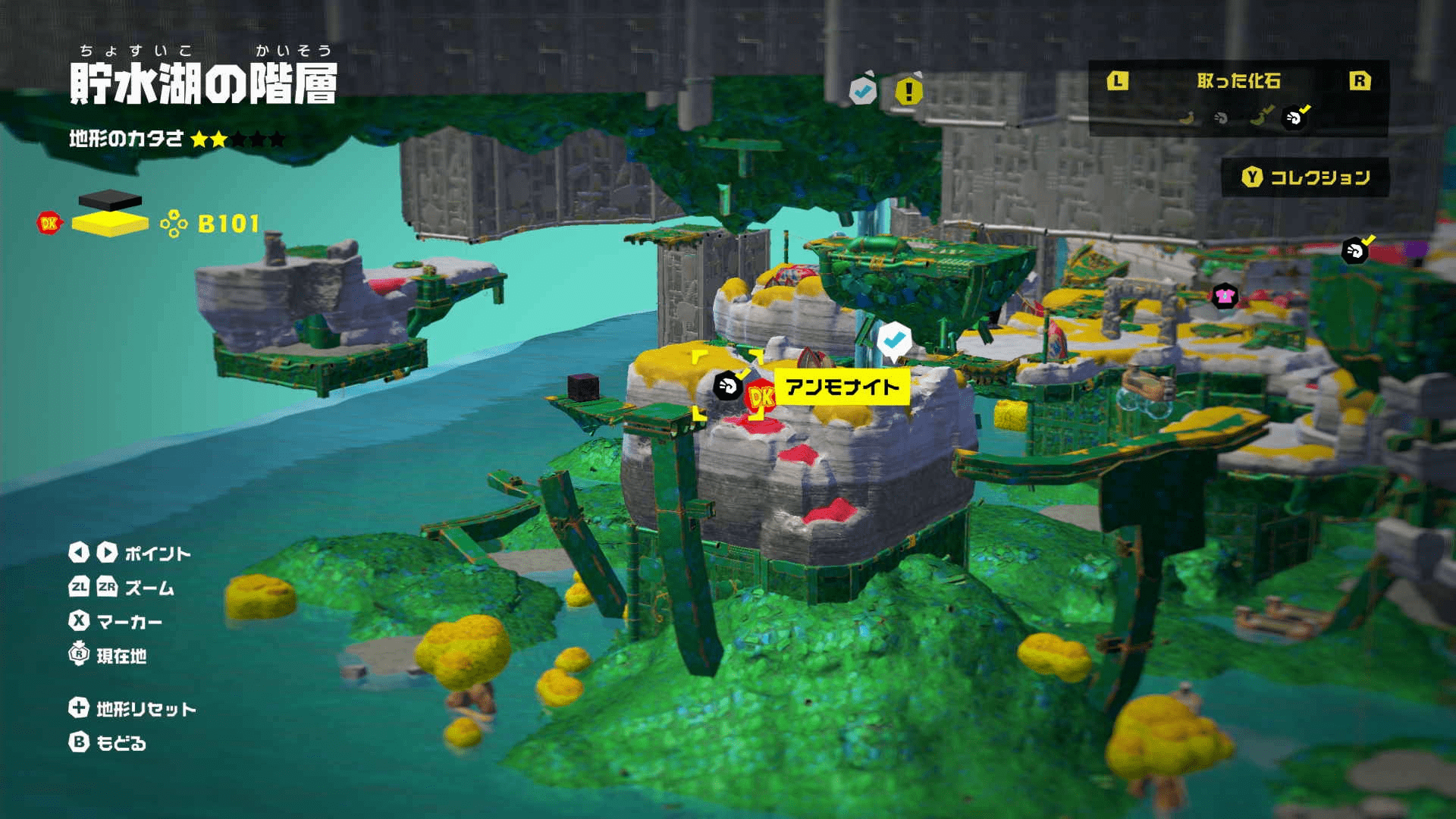Select the yellow B101 layer tile
1456x819 pixels.
110,224
